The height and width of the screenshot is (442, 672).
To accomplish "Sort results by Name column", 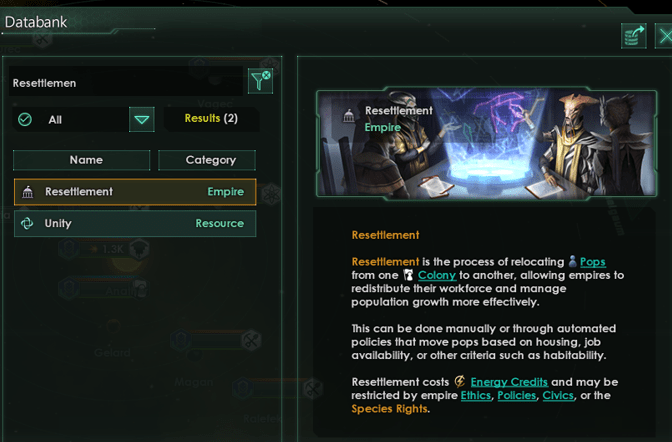I will click(x=86, y=160).
